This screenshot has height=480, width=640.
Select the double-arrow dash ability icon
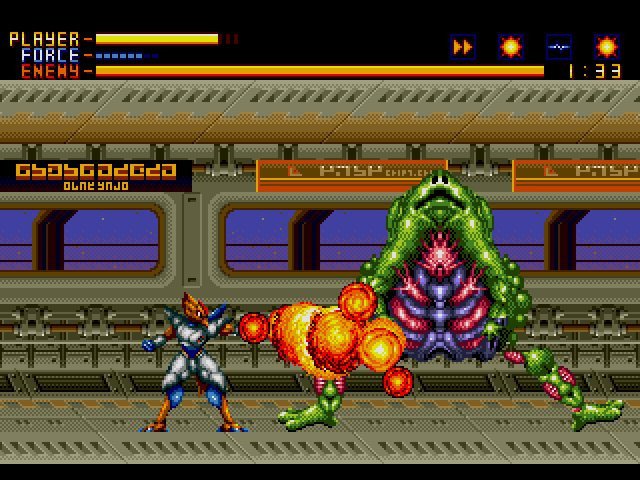(x=463, y=46)
